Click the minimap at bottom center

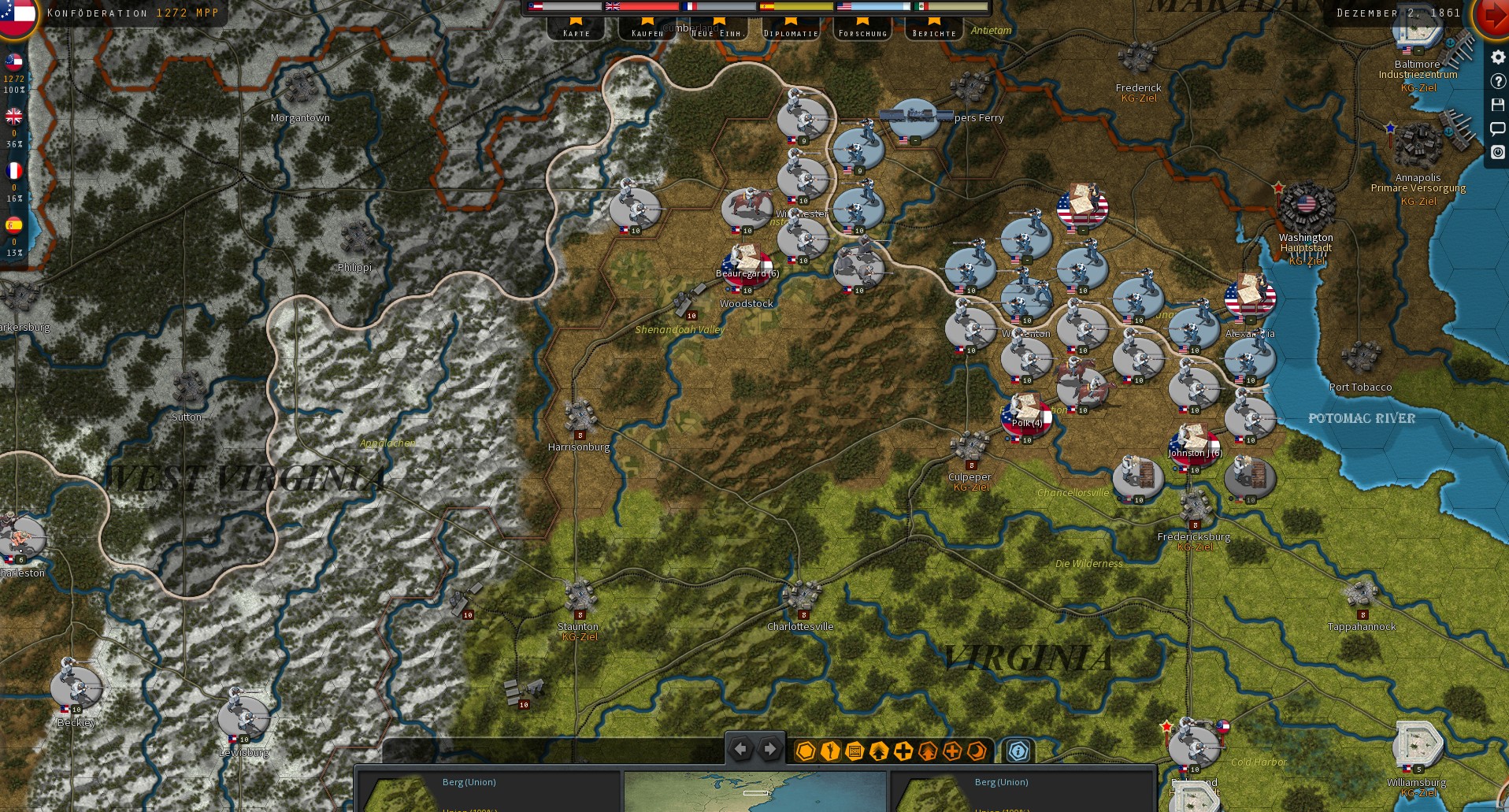754,792
